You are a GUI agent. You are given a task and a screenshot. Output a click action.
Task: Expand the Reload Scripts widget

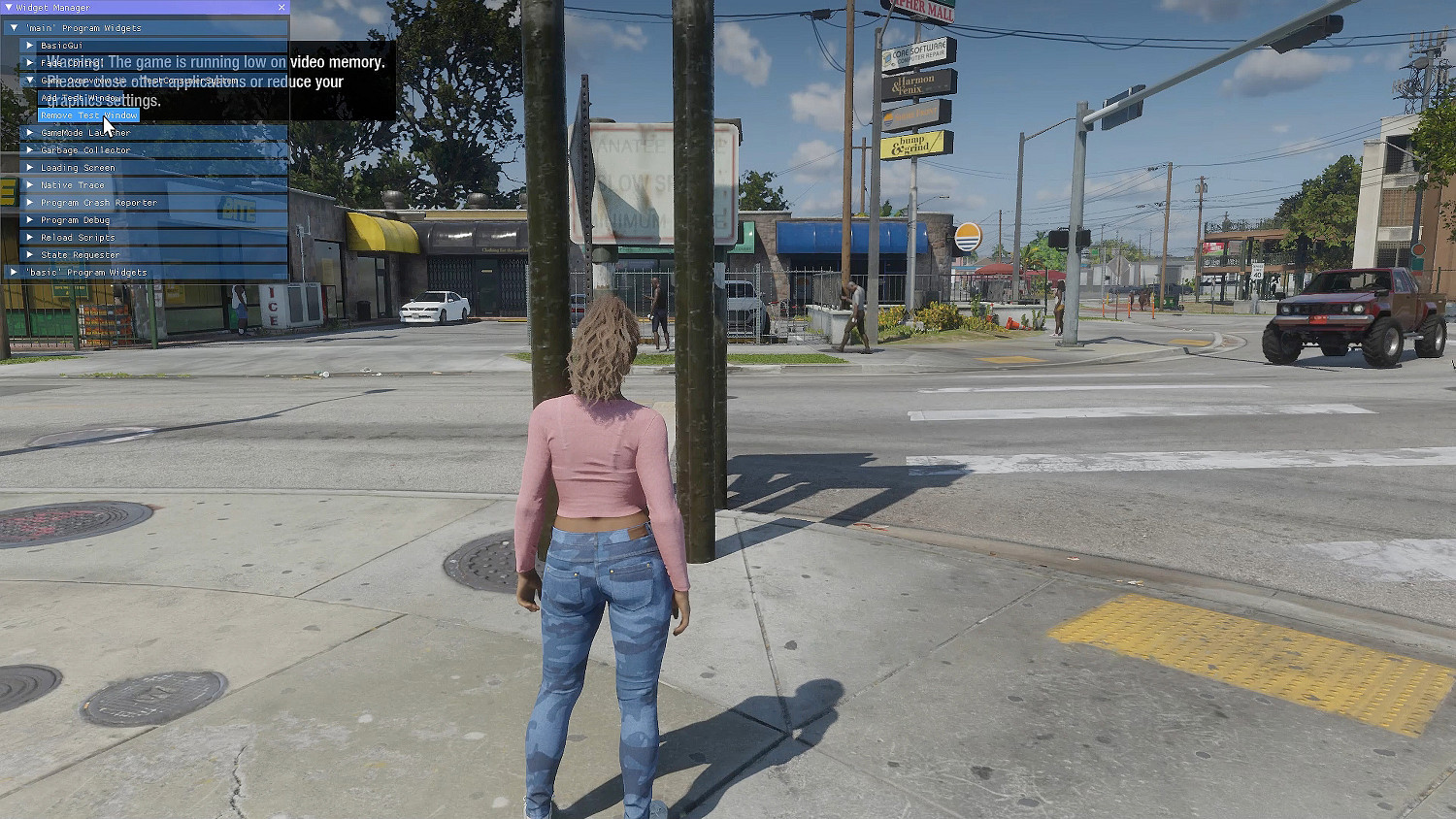(29, 237)
